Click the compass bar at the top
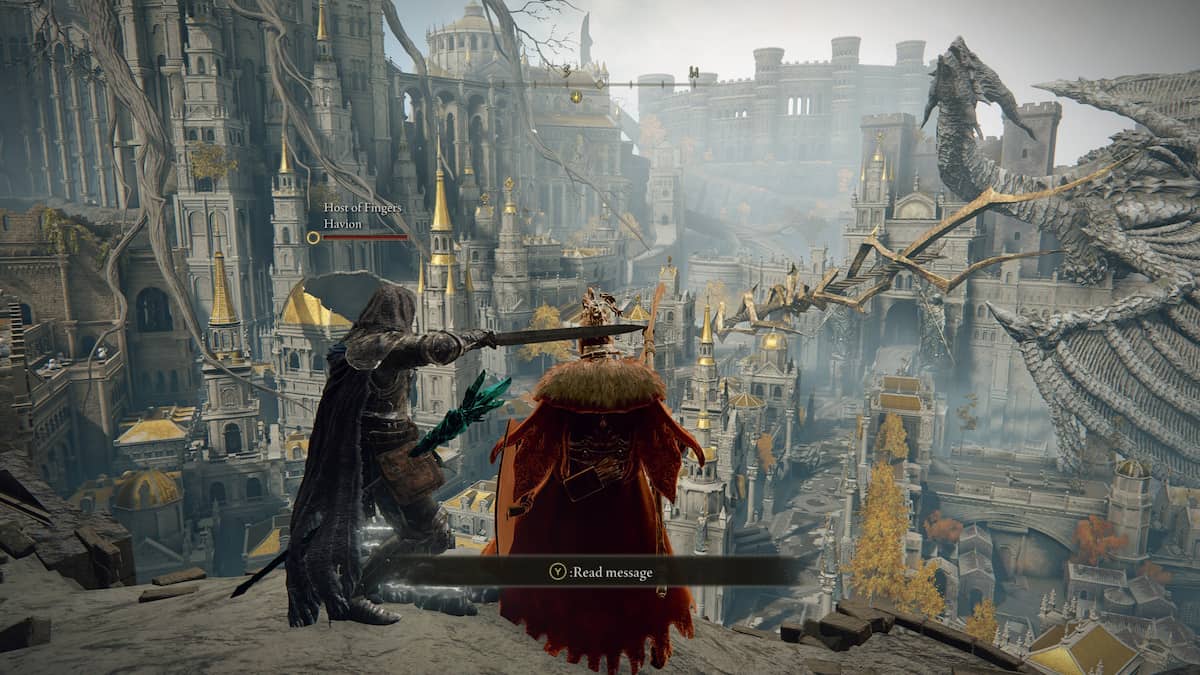This screenshot has height=675, width=1200. coord(598,84)
